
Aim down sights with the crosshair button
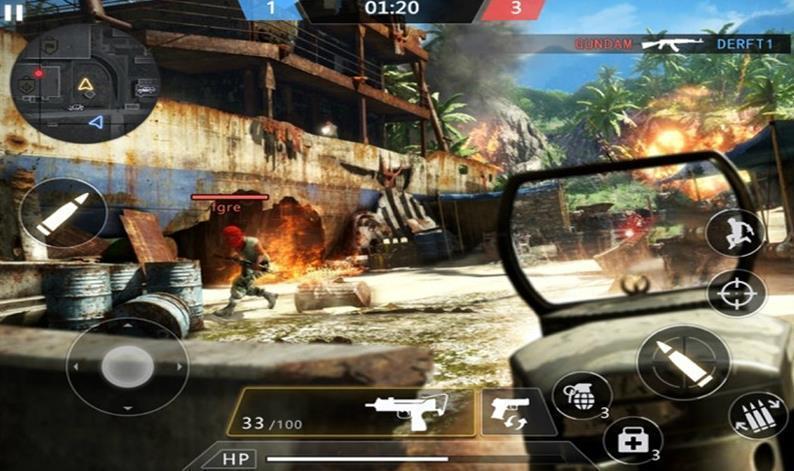click(736, 293)
